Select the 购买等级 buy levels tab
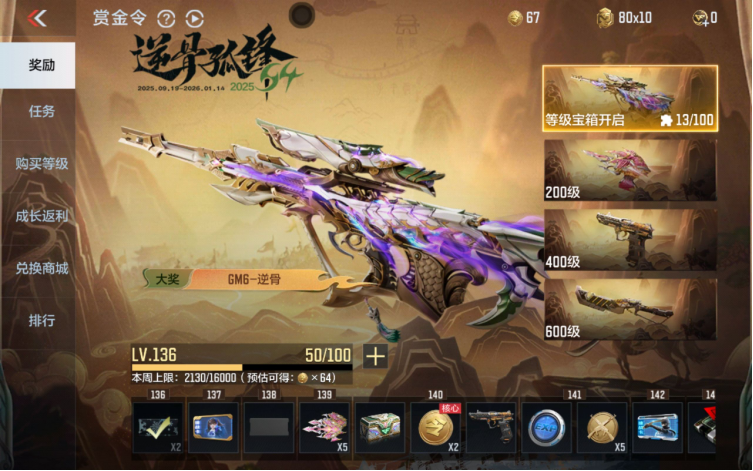753x471 pixels. [41, 163]
